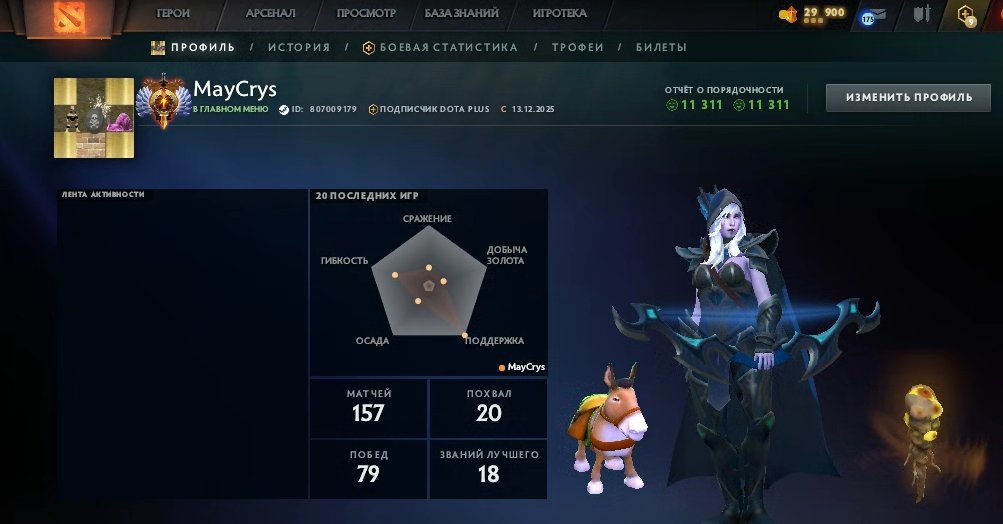This screenshot has width=1003, height=524.
Task: Open the БИЛЕТЫ tab
Action: pyautogui.click(x=661, y=47)
